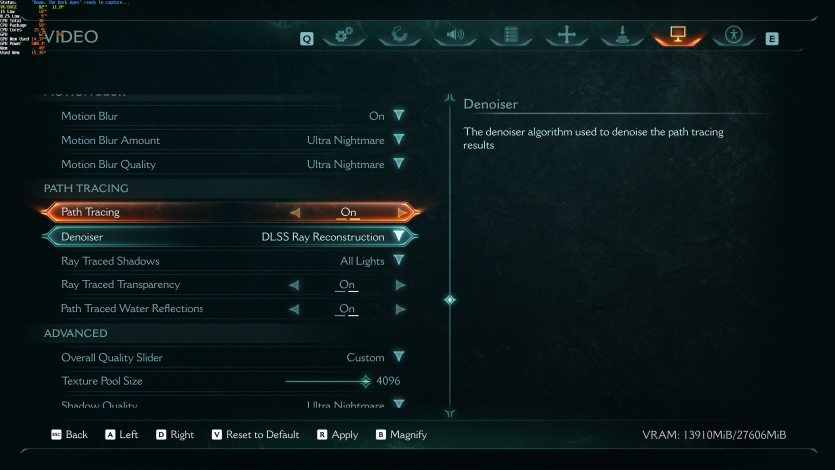Switch to the list icon tab
835x470 pixels.
click(x=511, y=36)
